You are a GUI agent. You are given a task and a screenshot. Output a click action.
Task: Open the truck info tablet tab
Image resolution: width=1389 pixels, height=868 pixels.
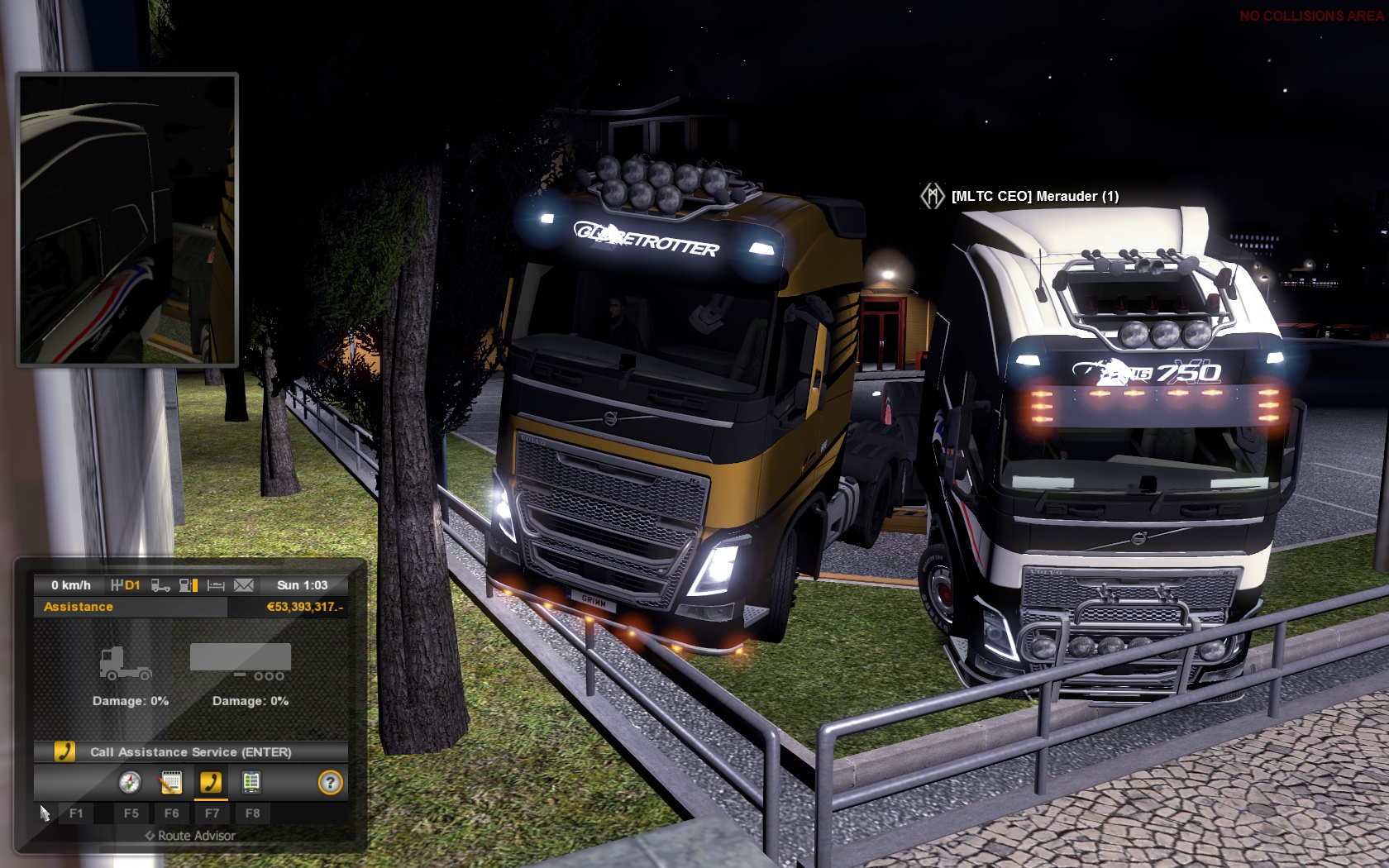click(251, 782)
